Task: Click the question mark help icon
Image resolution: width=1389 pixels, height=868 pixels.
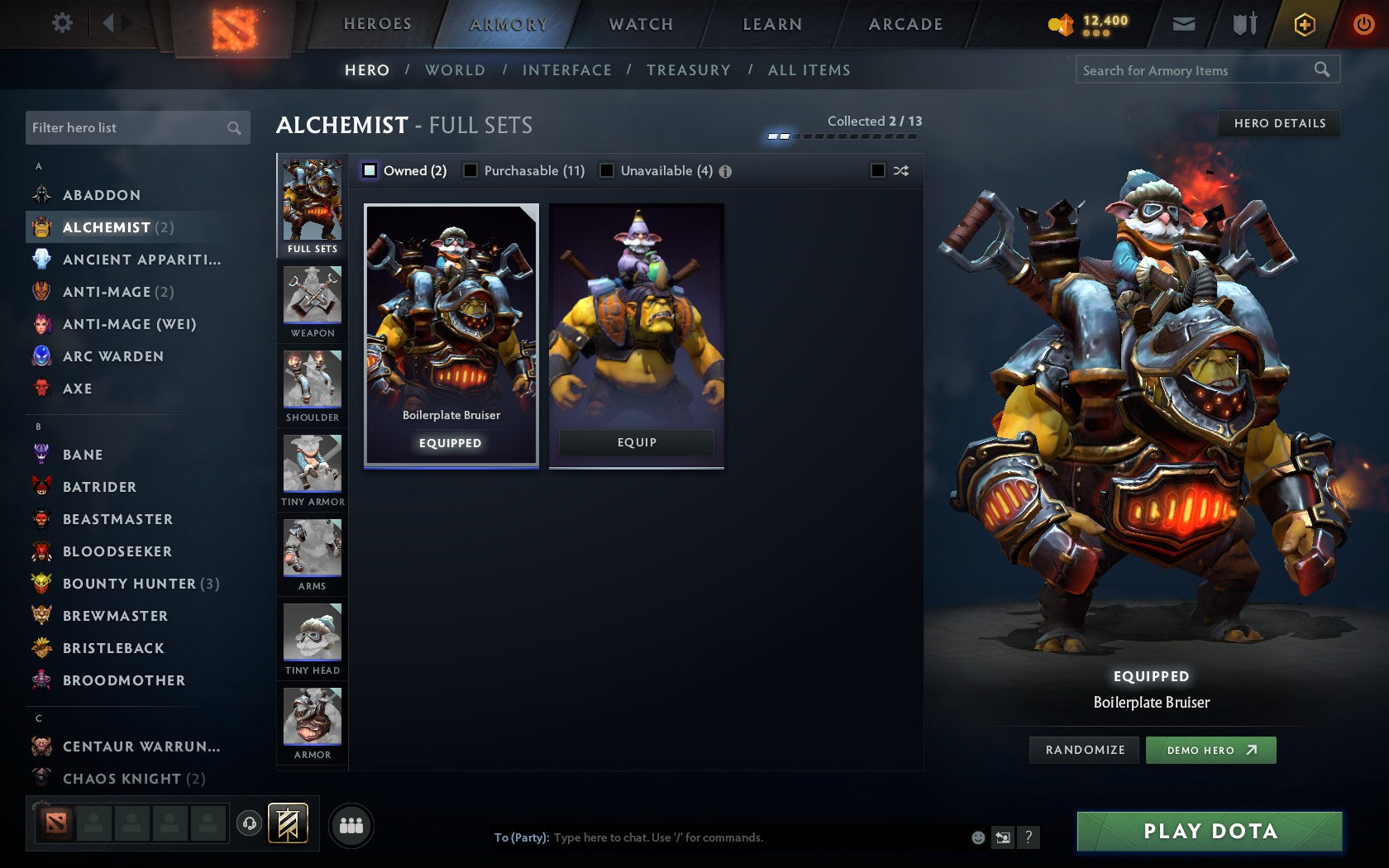Action: [1028, 837]
